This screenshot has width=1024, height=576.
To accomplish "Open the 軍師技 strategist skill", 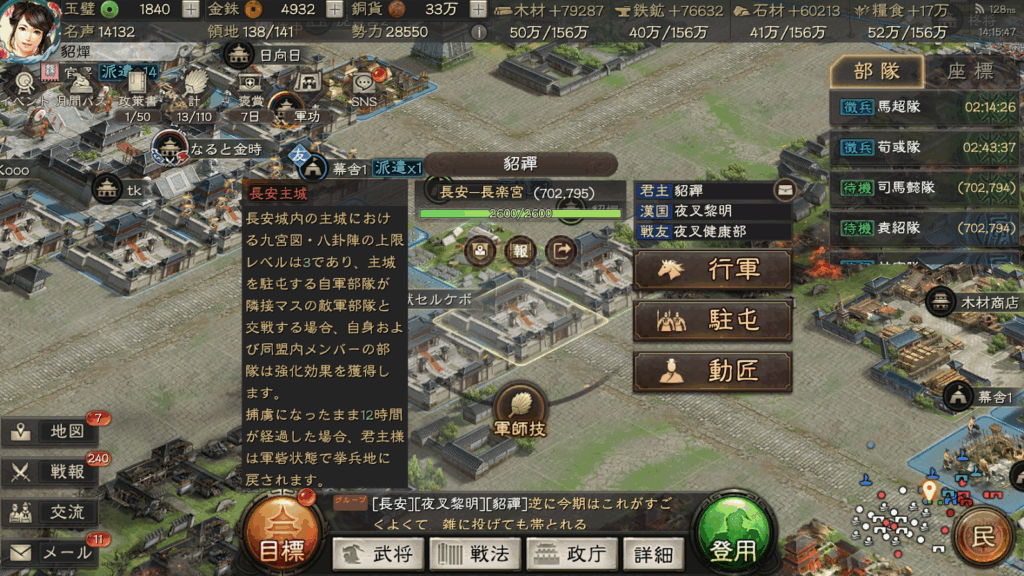I will point(520,410).
